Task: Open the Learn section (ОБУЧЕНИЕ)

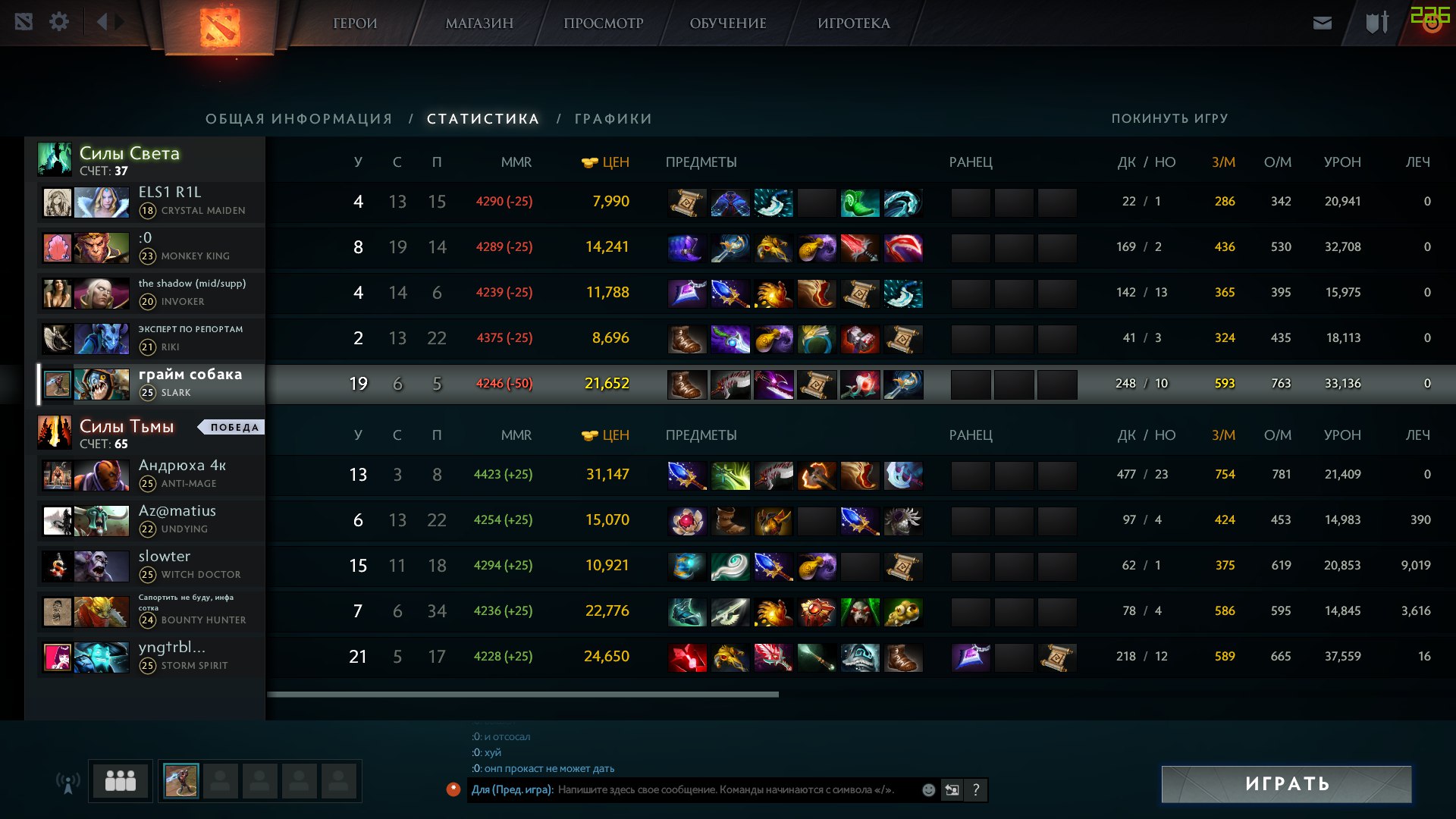Action: [728, 24]
